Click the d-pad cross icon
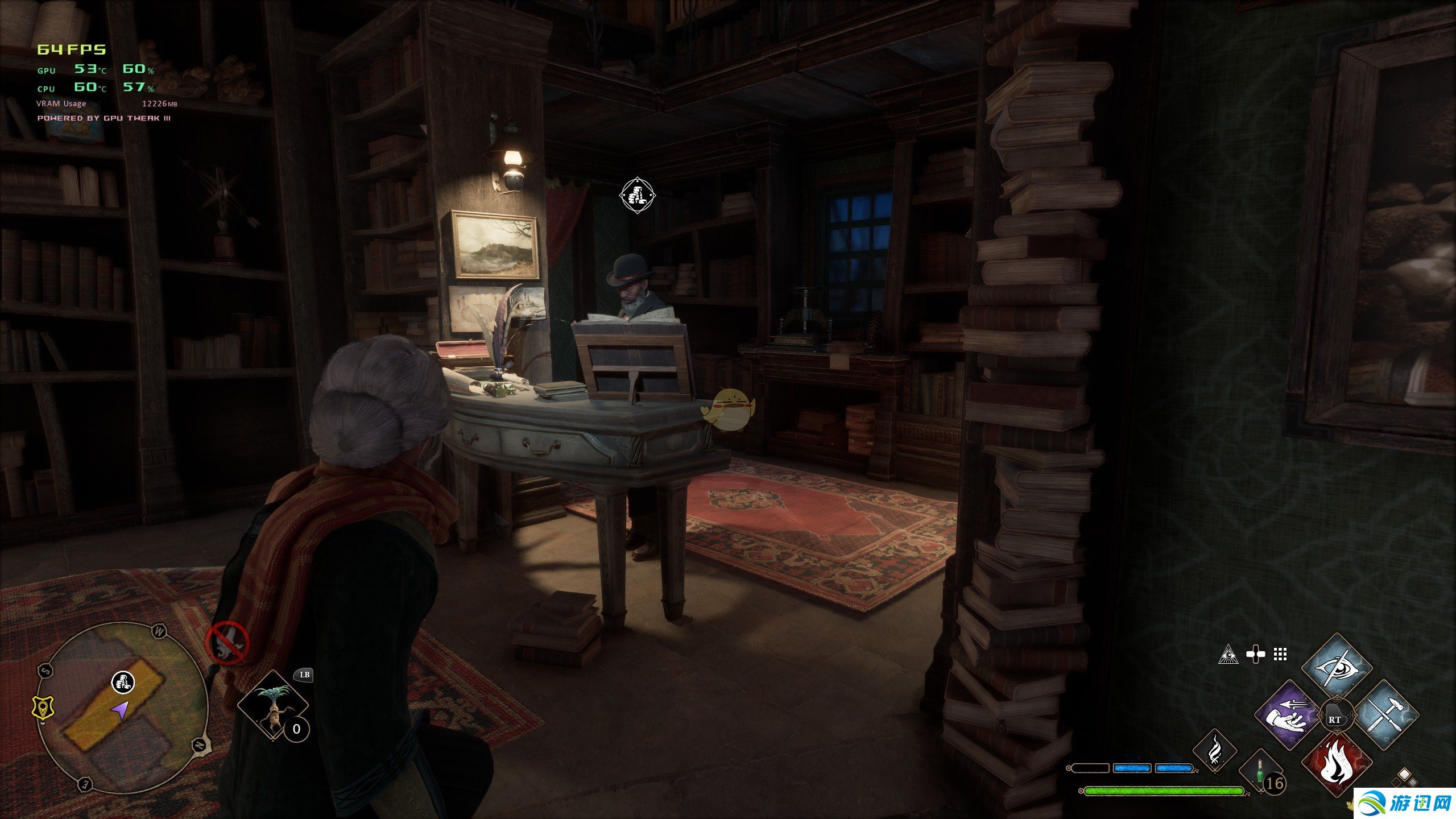Screen dimensions: 1456x819 (1255, 655)
